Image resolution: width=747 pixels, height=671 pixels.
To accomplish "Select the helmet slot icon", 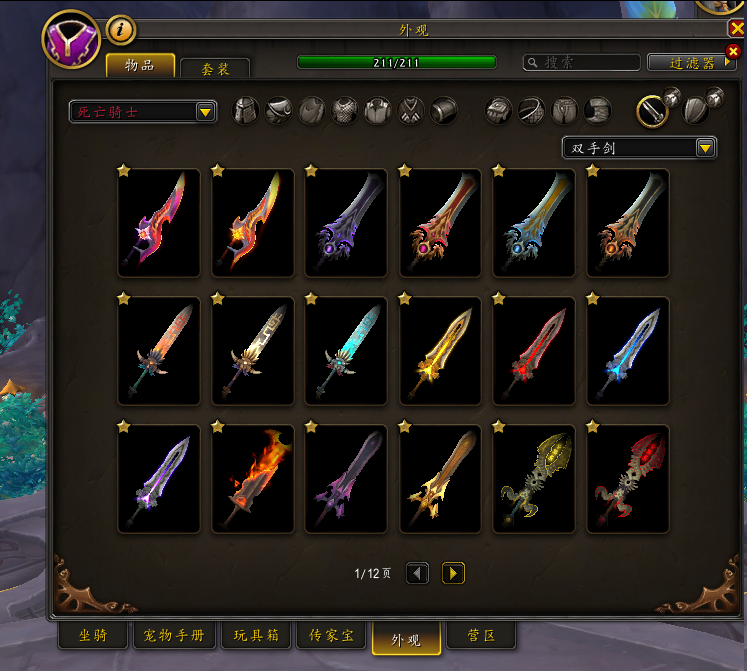I will tap(246, 110).
